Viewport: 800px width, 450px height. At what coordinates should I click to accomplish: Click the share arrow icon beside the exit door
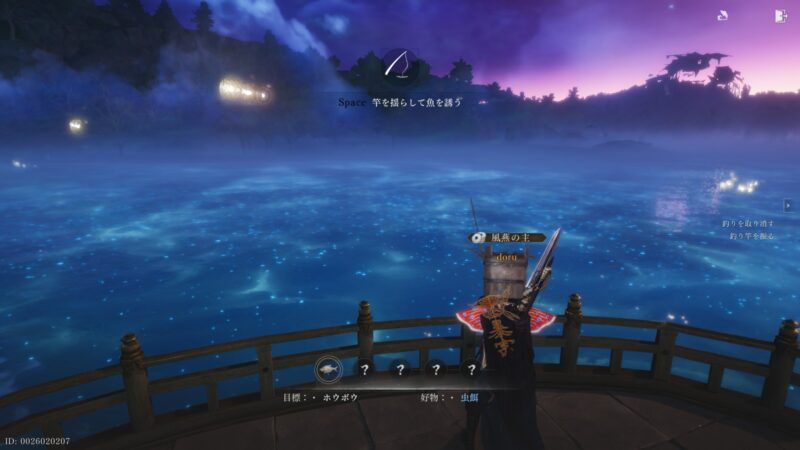click(x=723, y=15)
